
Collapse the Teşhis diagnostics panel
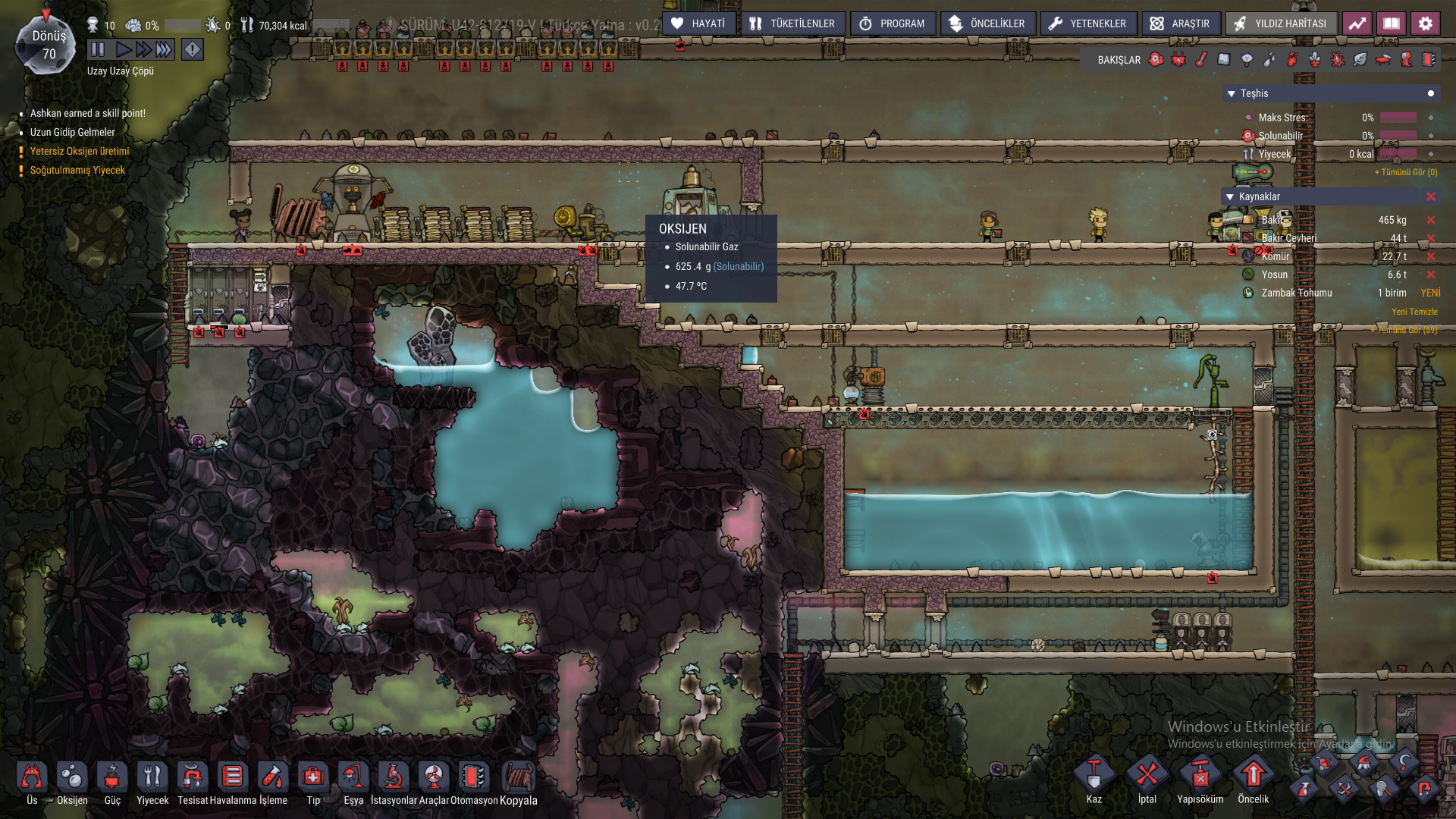(1232, 94)
